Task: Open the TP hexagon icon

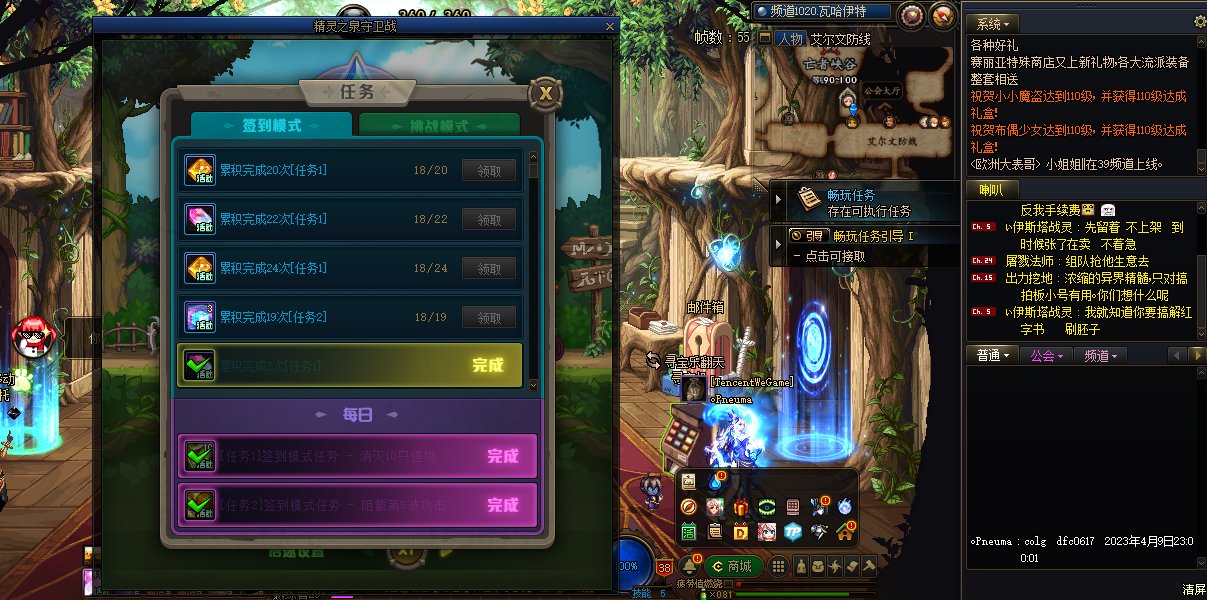Action: pos(792,531)
